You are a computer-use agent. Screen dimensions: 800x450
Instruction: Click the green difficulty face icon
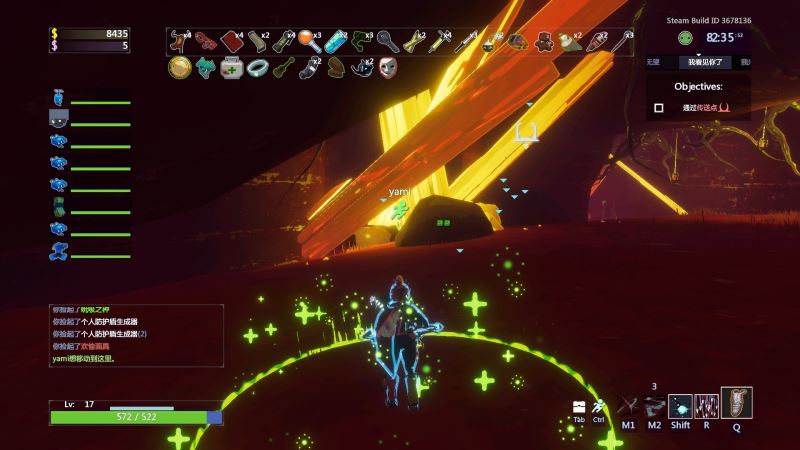pos(684,38)
